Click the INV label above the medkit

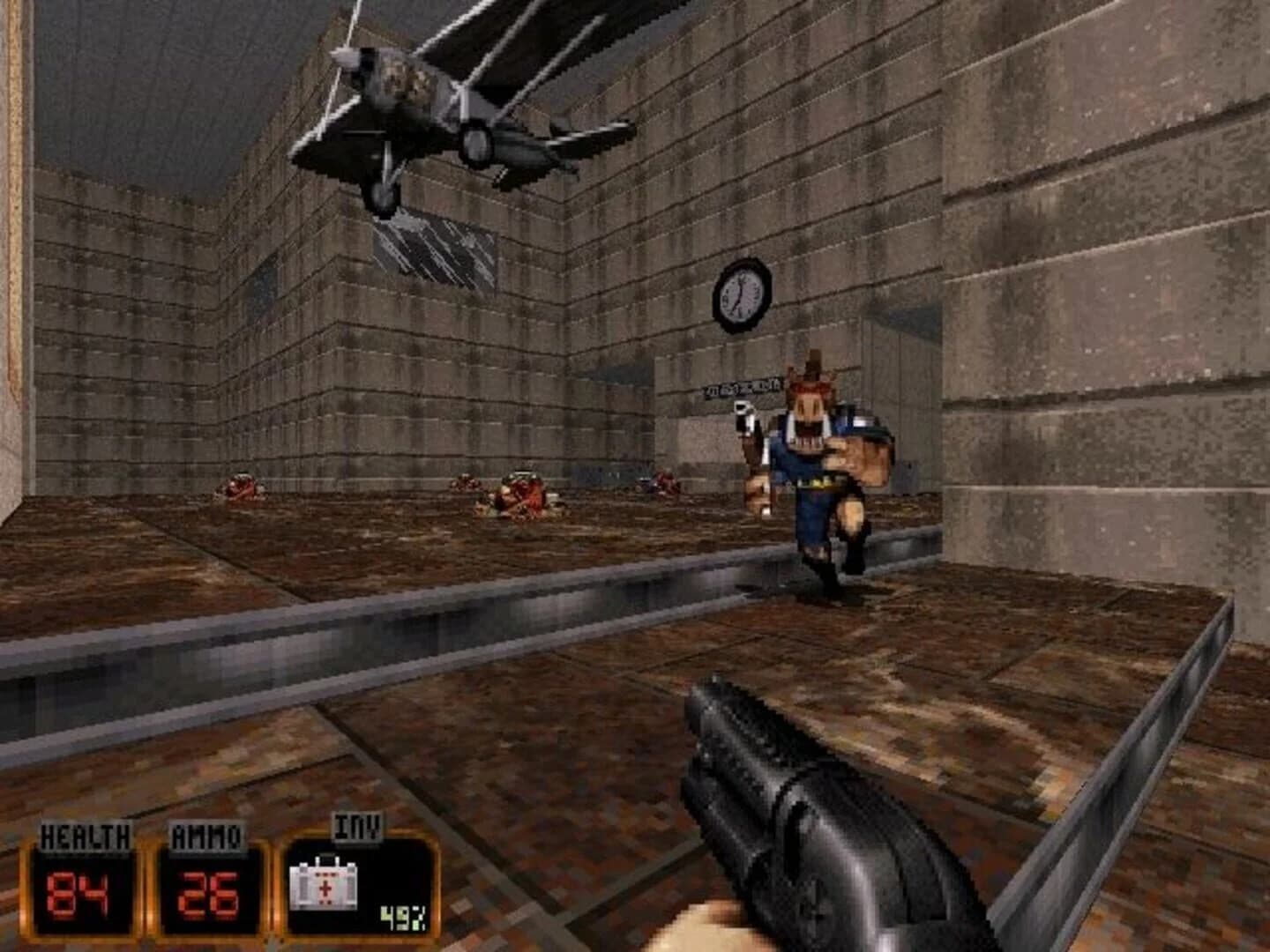355,825
